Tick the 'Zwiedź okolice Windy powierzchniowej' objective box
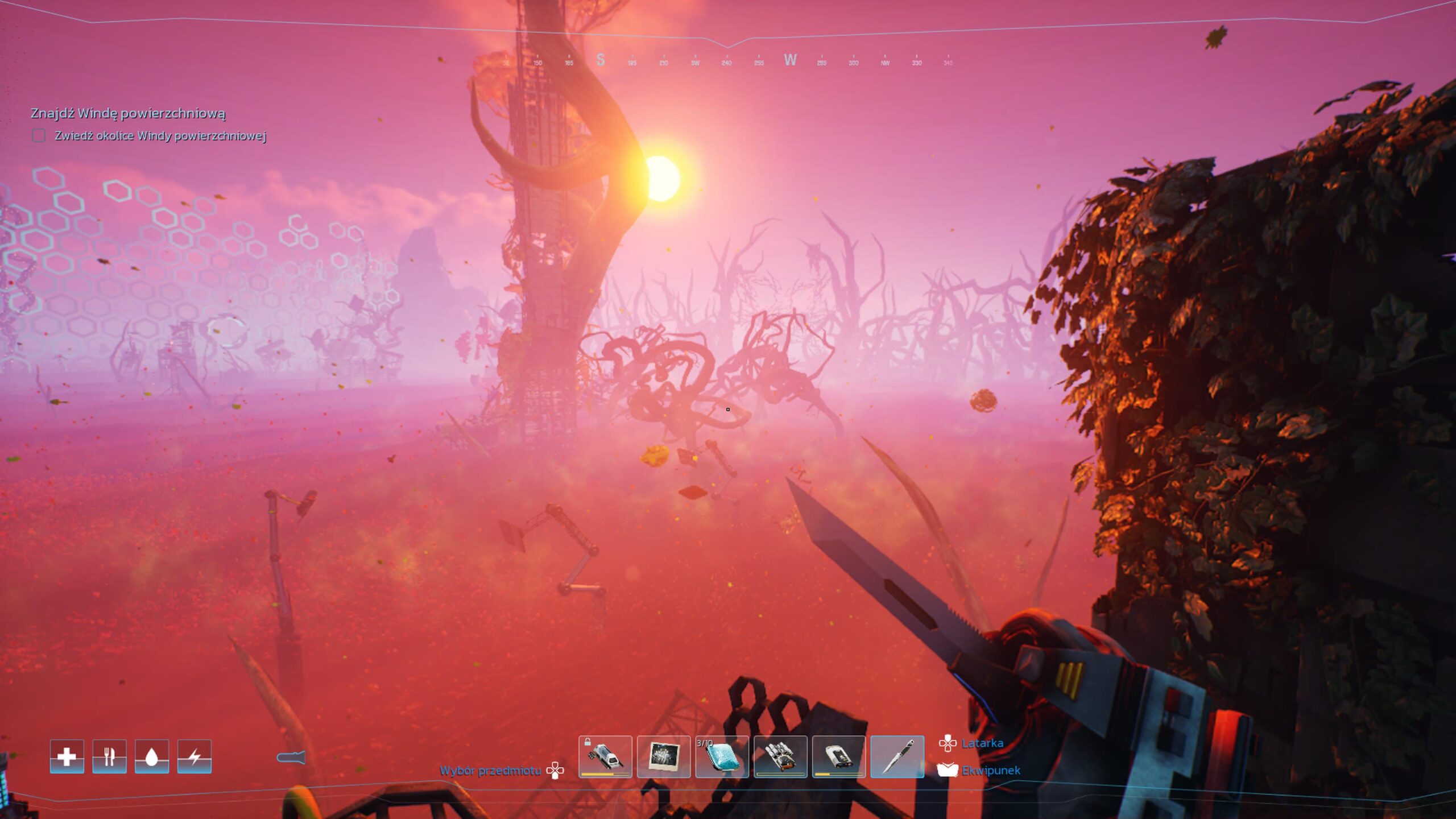The height and width of the screenshot is (819, 1456). 39,136
